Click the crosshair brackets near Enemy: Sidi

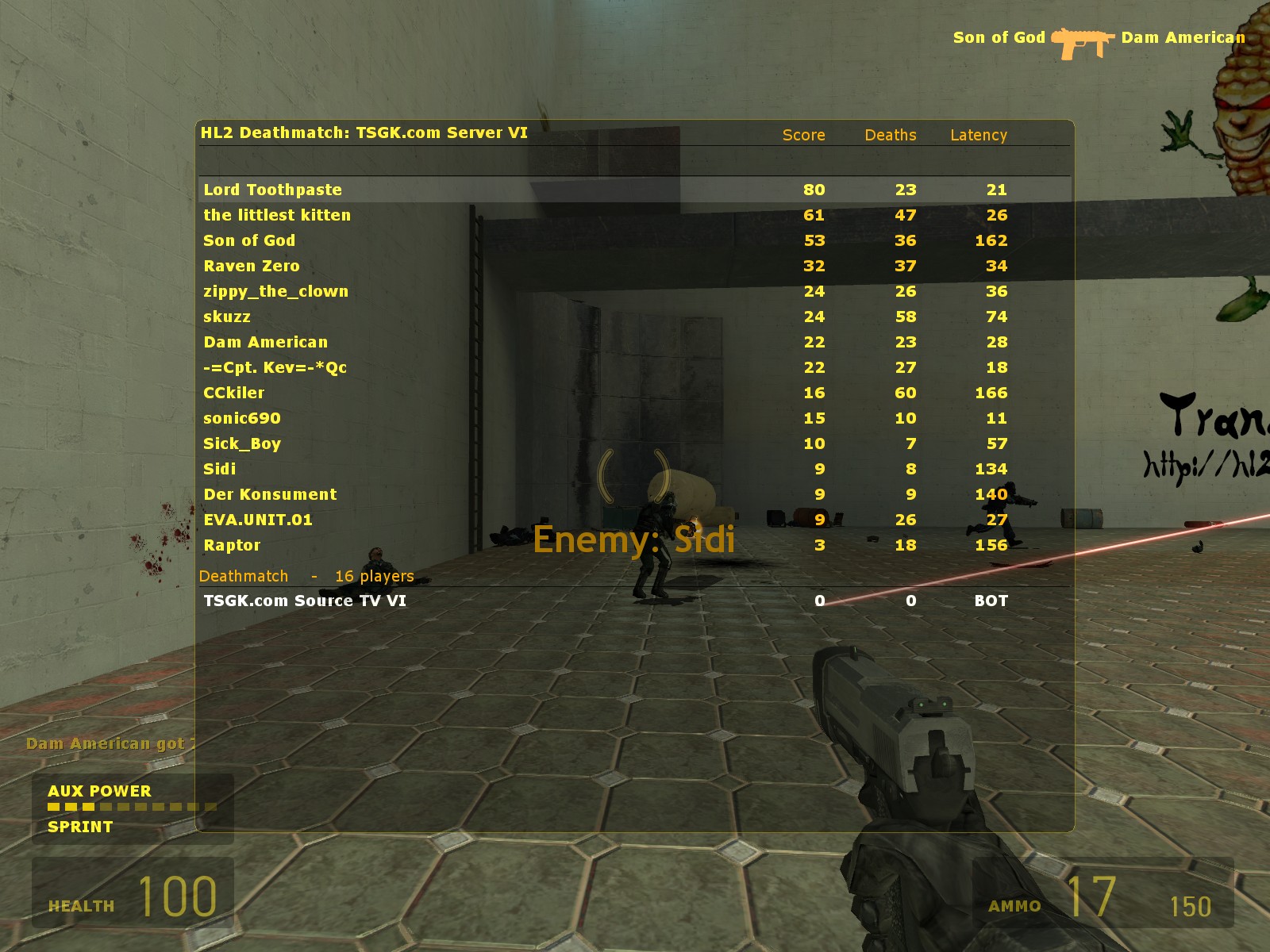[635, 474]
